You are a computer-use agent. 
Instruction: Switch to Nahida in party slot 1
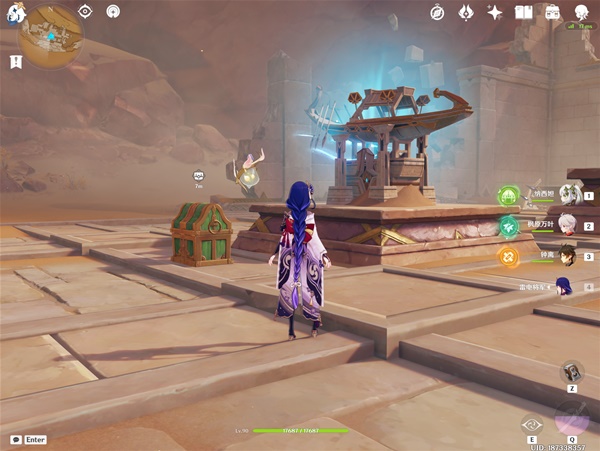click(x=569, y=195)
